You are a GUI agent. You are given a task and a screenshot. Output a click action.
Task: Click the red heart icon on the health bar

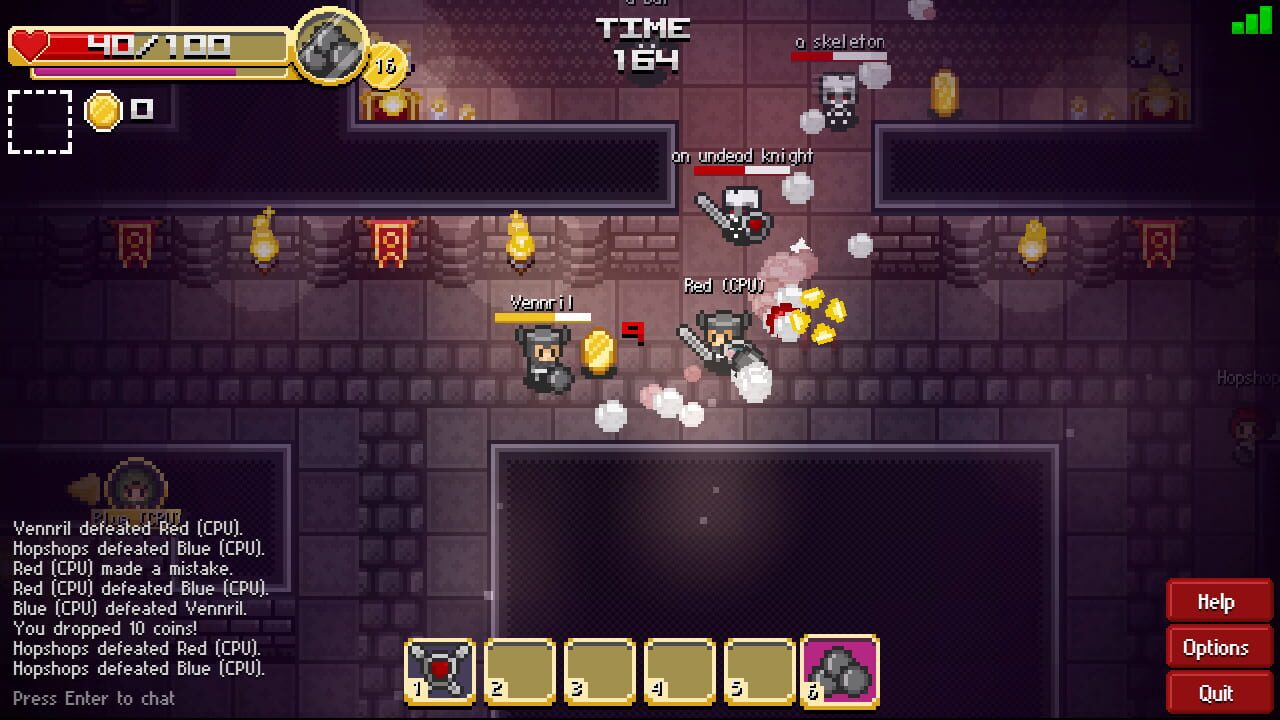pos(30,42)
